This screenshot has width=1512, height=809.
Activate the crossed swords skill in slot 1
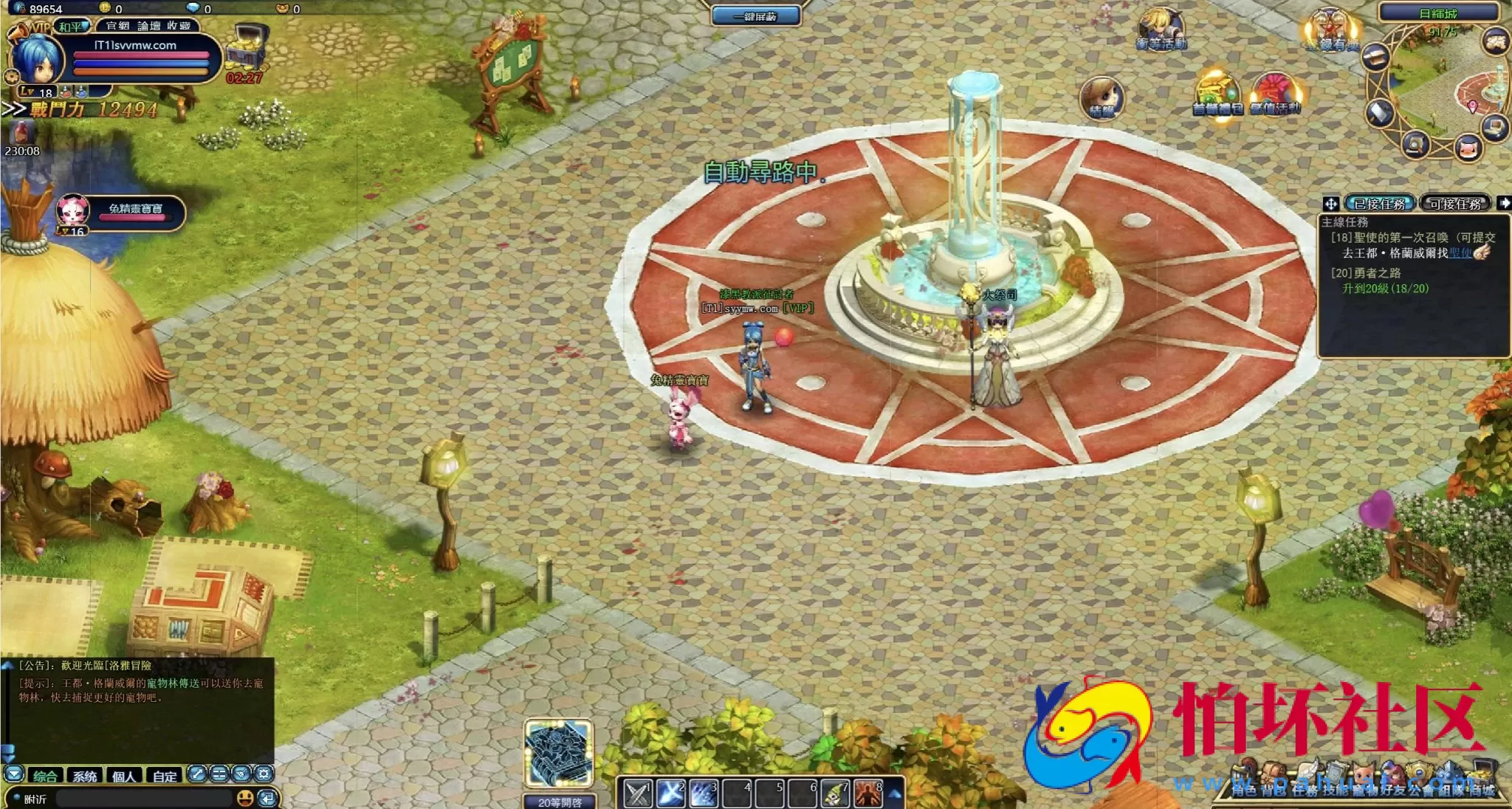click(x=637, y=794)
